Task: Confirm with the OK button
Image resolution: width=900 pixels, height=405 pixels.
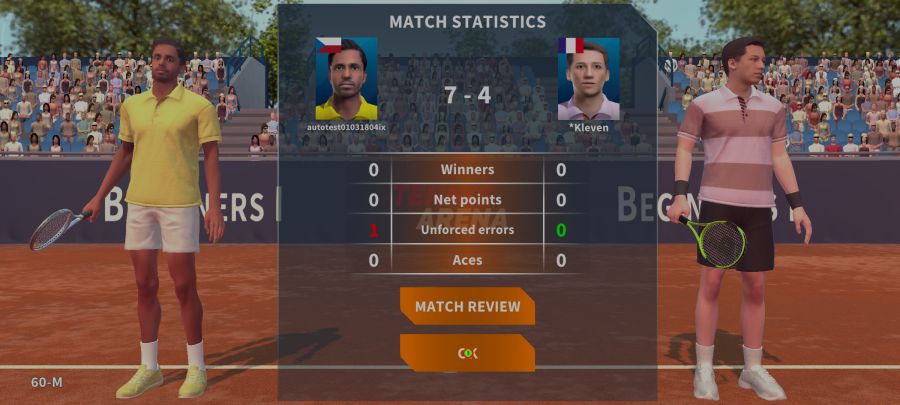Action: [467, 353]
